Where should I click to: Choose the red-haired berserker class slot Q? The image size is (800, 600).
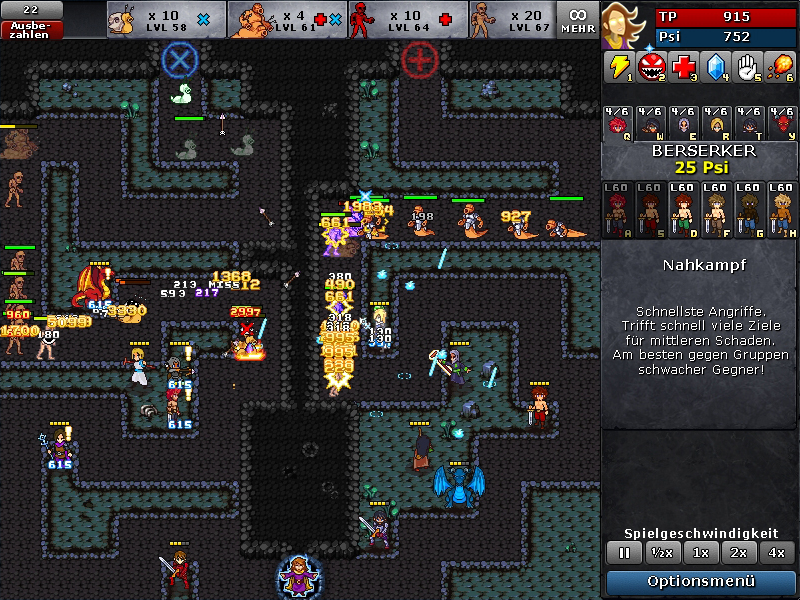coord(619,124)
